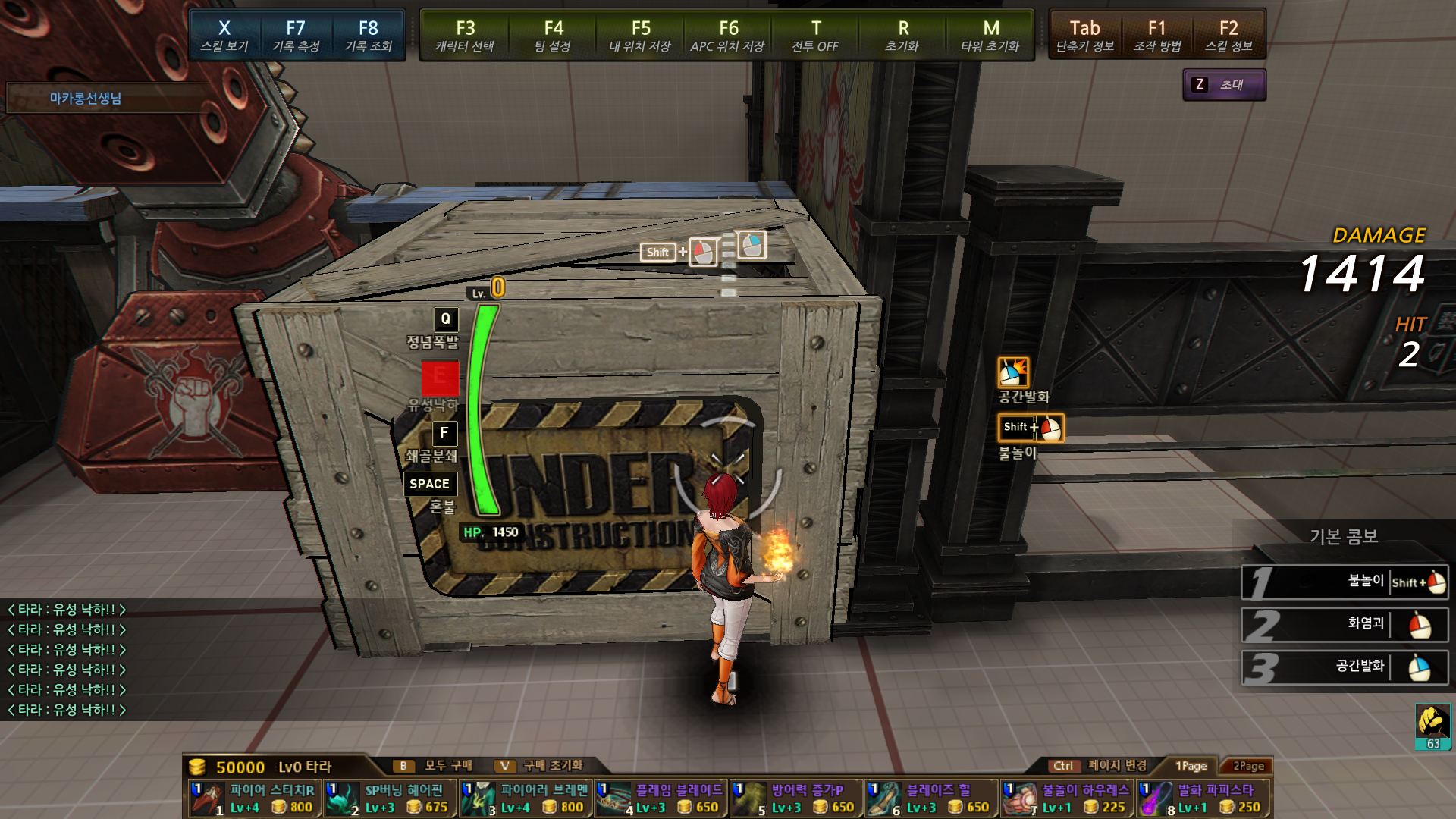Screen dimensions: 1456x819
Task: Buy the 플레임 블레이드 item
Action: click(661, 799)
